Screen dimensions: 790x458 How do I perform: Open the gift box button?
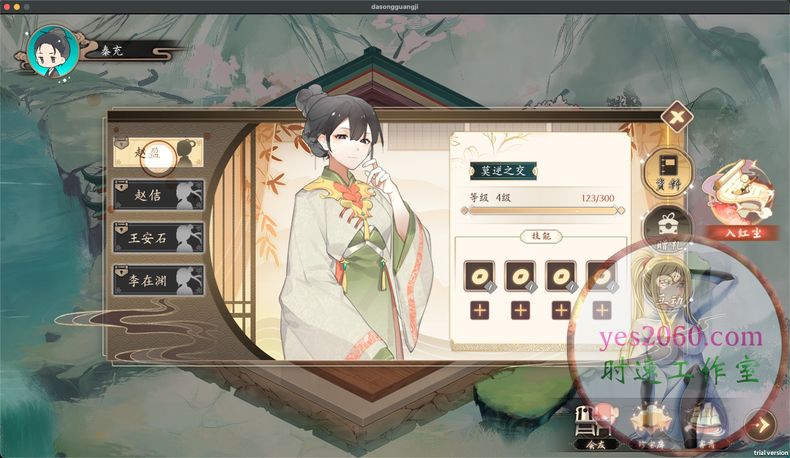tap(660, 226)
